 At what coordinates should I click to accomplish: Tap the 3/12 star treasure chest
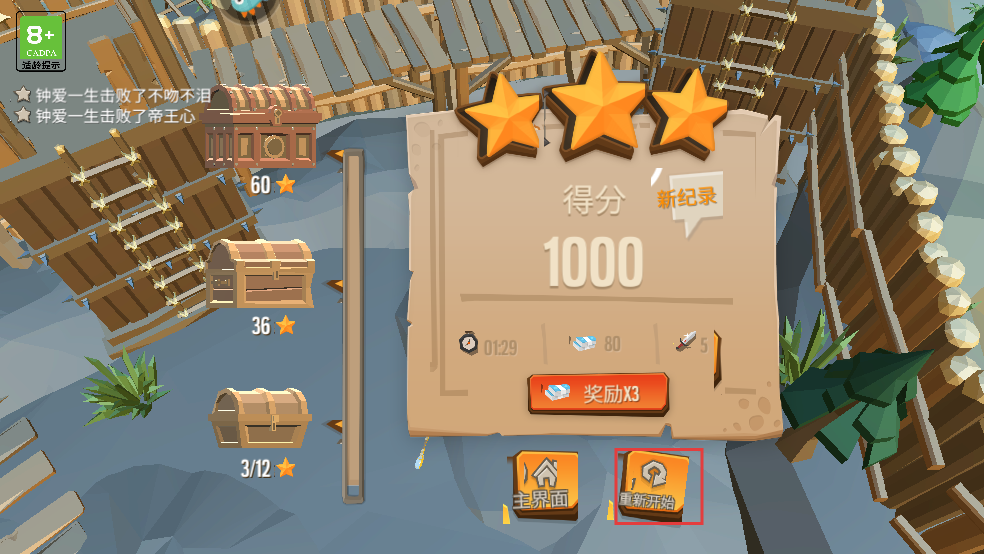pyautogui.click(x=260, y=418)
